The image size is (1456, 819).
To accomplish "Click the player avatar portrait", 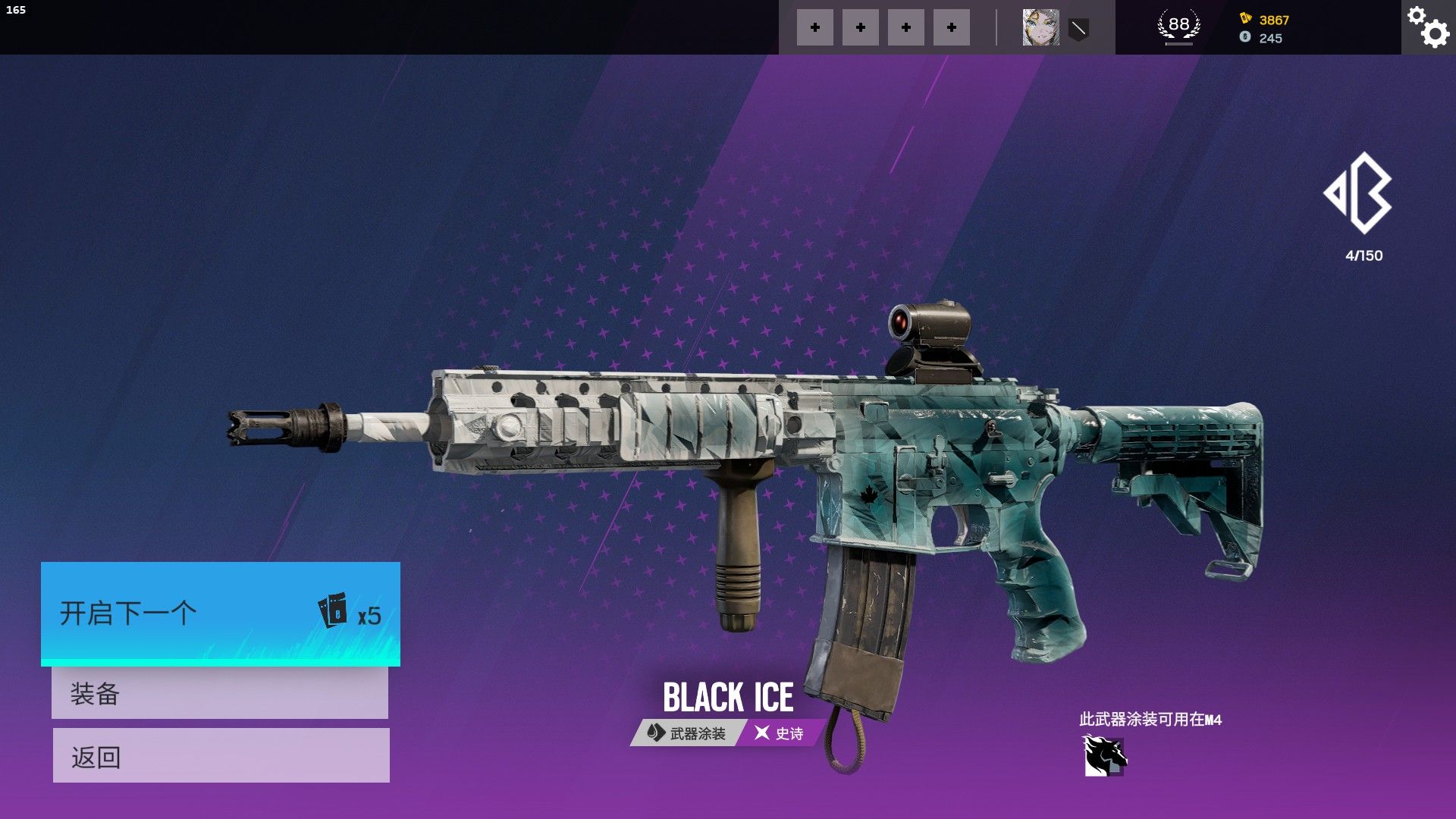I will pos(1040,28).
